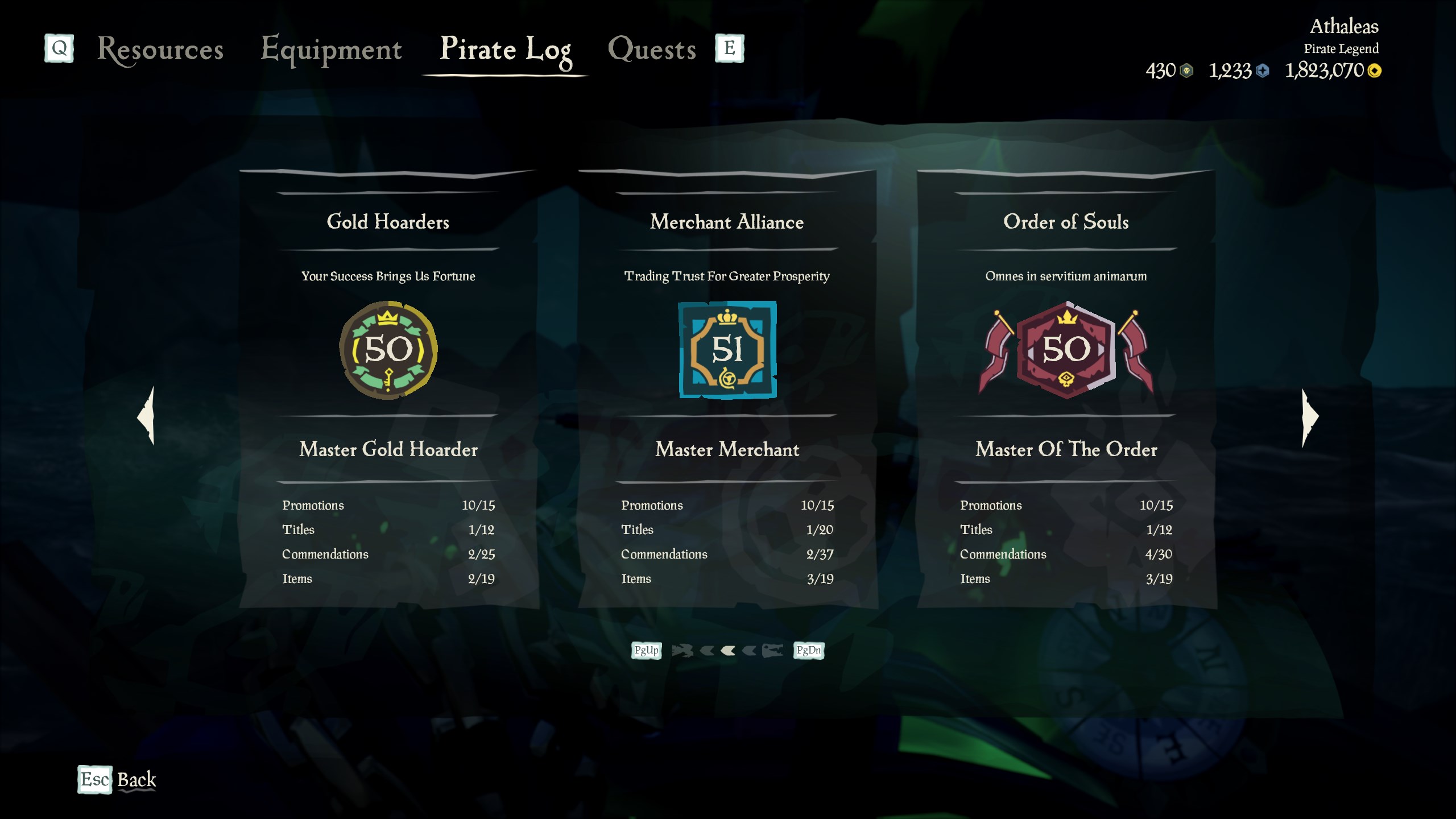Advance to the next page with the right arrow
The width and height of the screenshot is (1456, 819).
(x=1309, y=417)
